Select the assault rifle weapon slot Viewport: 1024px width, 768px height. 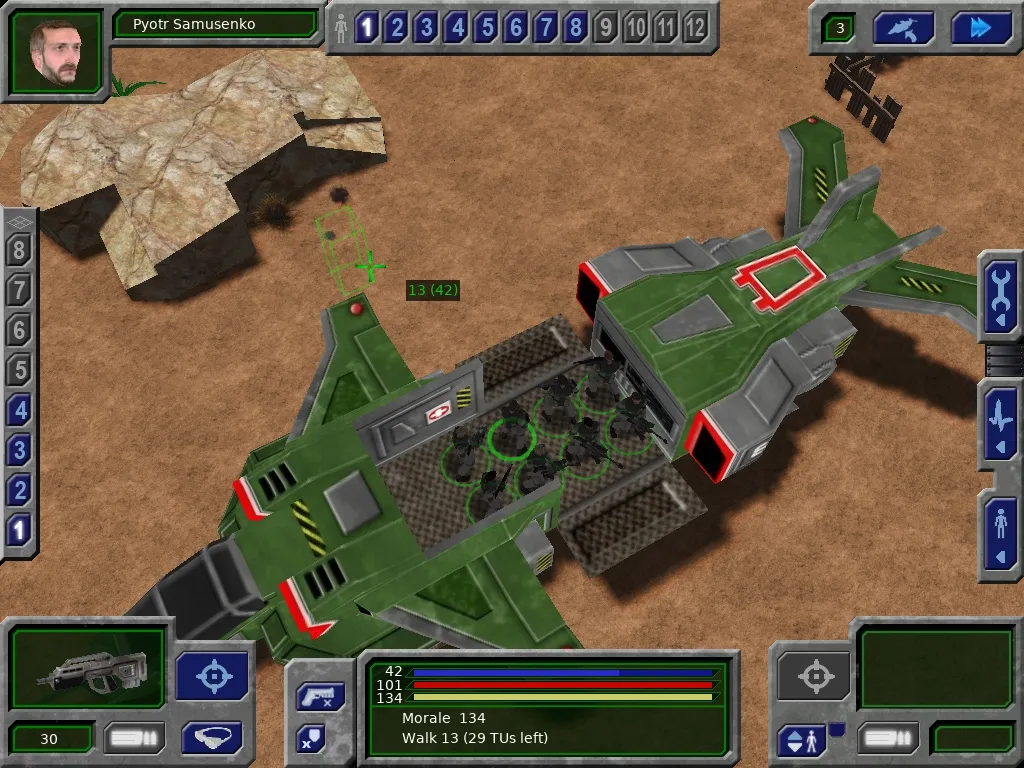[x=88, y=670]
